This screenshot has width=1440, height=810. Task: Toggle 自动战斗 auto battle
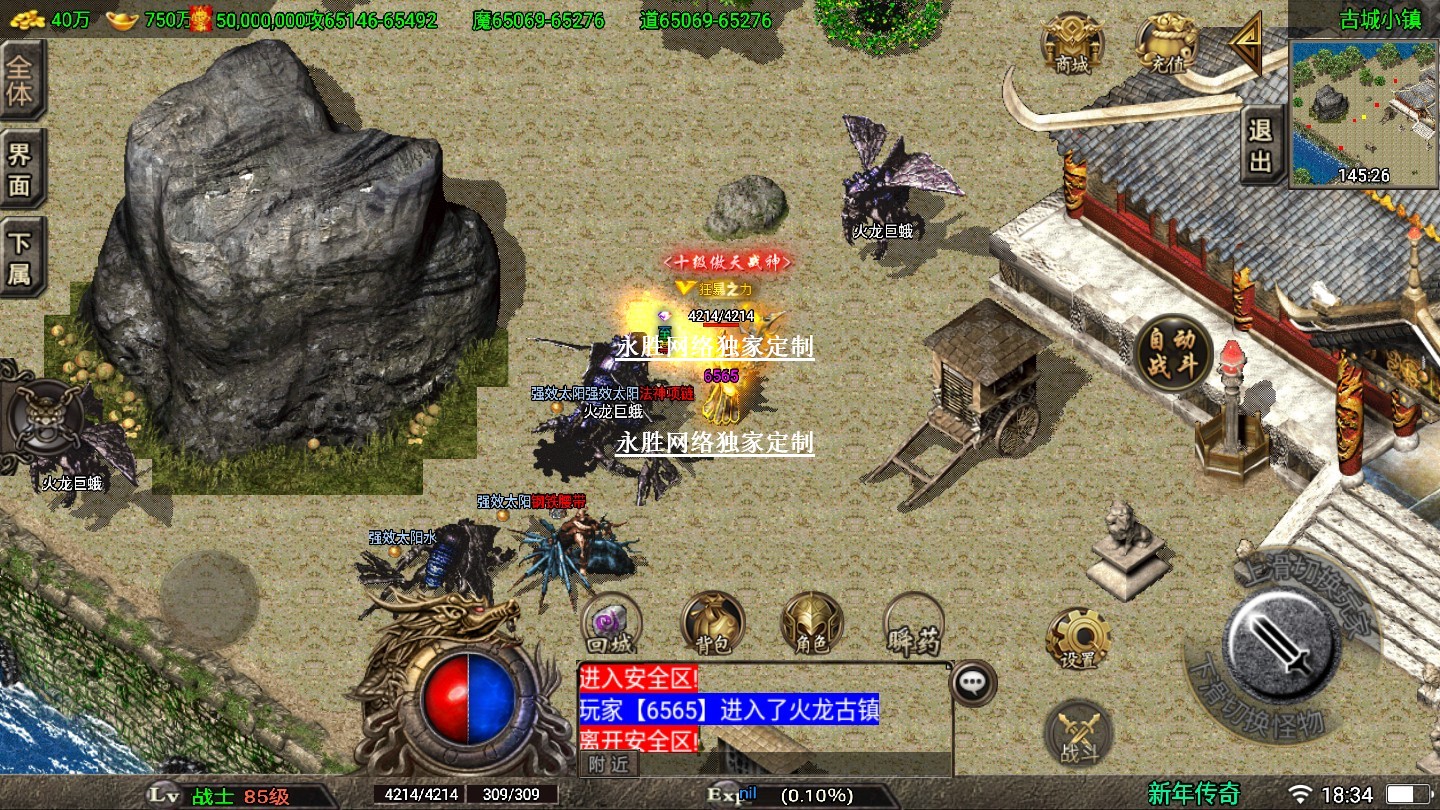1174,353
